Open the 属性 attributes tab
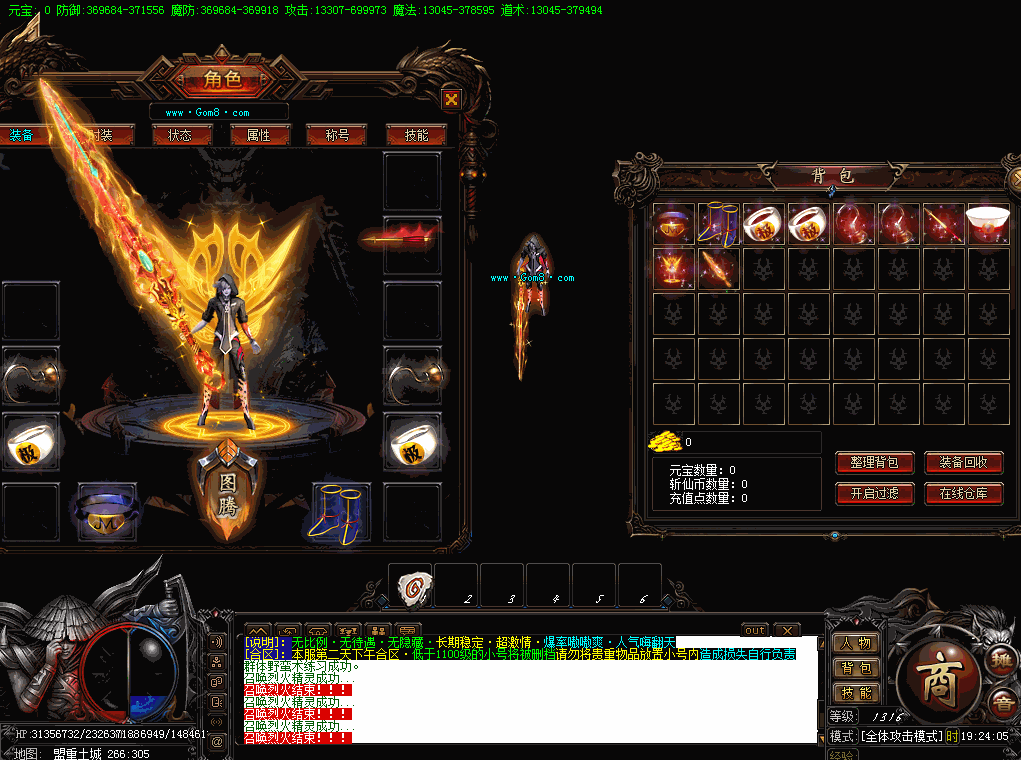 pos(259,135)
